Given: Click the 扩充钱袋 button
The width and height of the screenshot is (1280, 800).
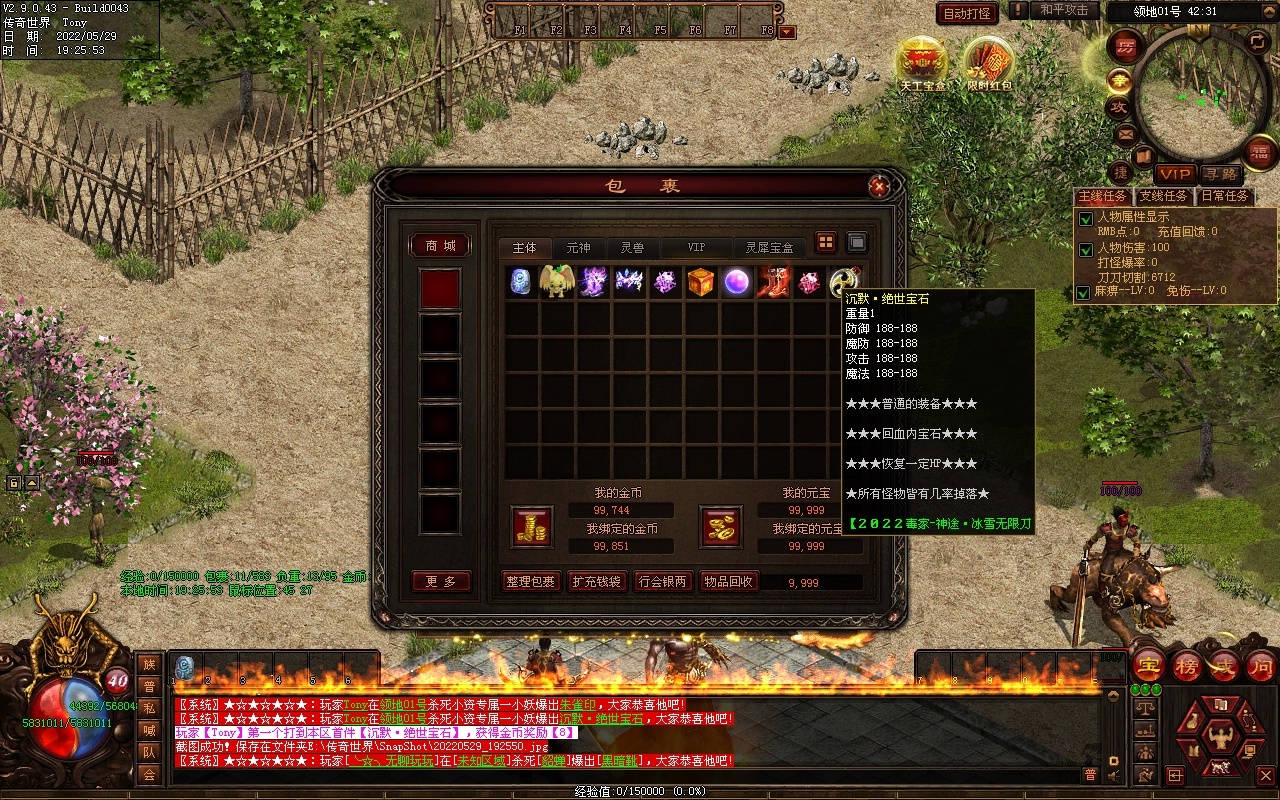Looking at the screenshot, I should (x=596, y=582).
